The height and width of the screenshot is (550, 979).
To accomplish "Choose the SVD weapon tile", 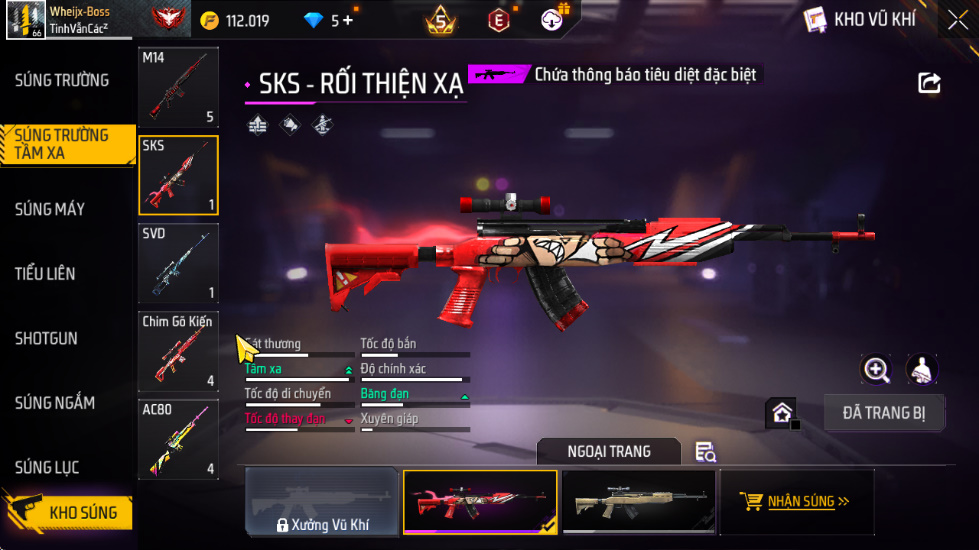I will (178, 263).
